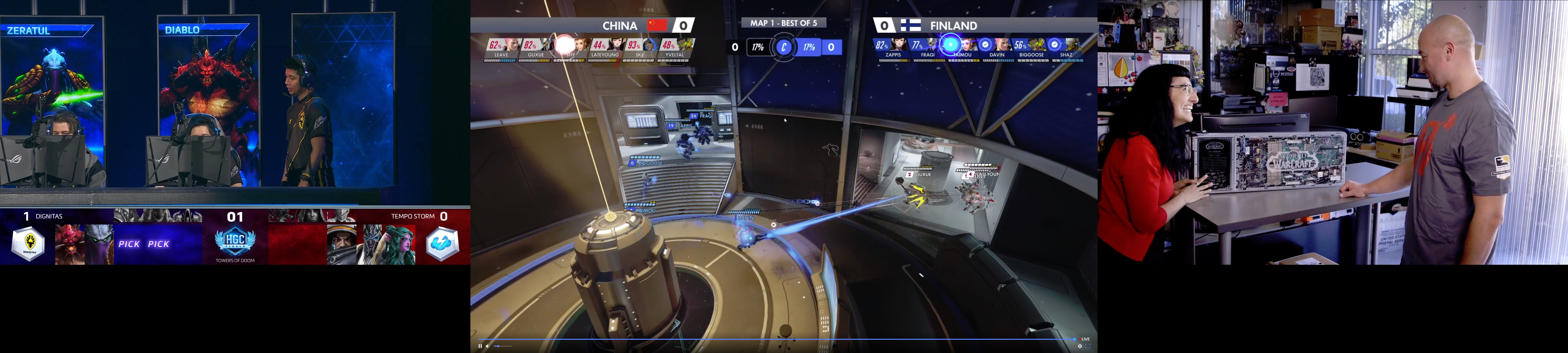The height and width of the screenshot is (353, 1568).
Task: Select DAVIN's player card
Action: pyautogui.click(x=997, y=49)
